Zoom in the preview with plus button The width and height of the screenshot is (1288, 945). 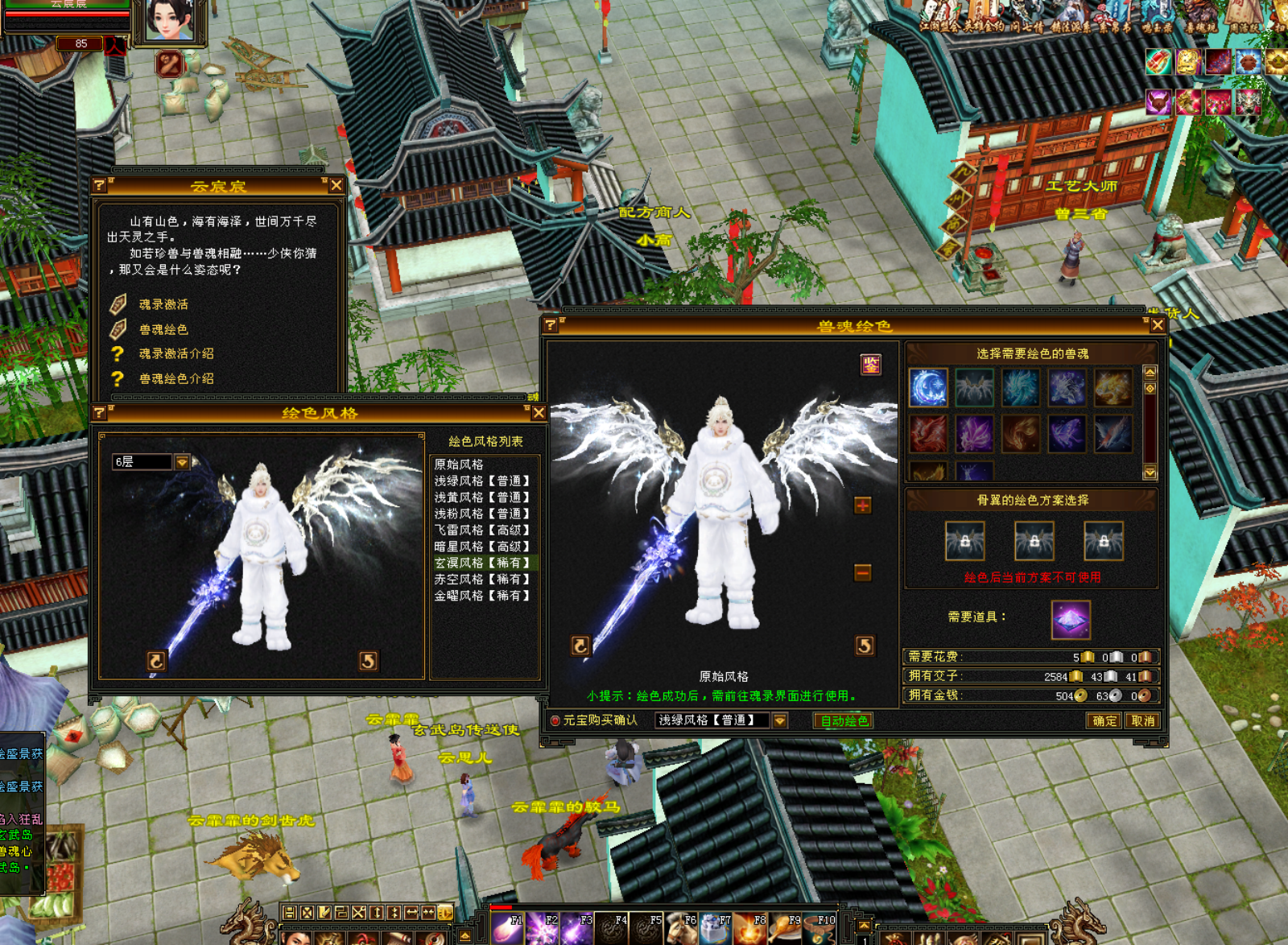tap(862, 506)
